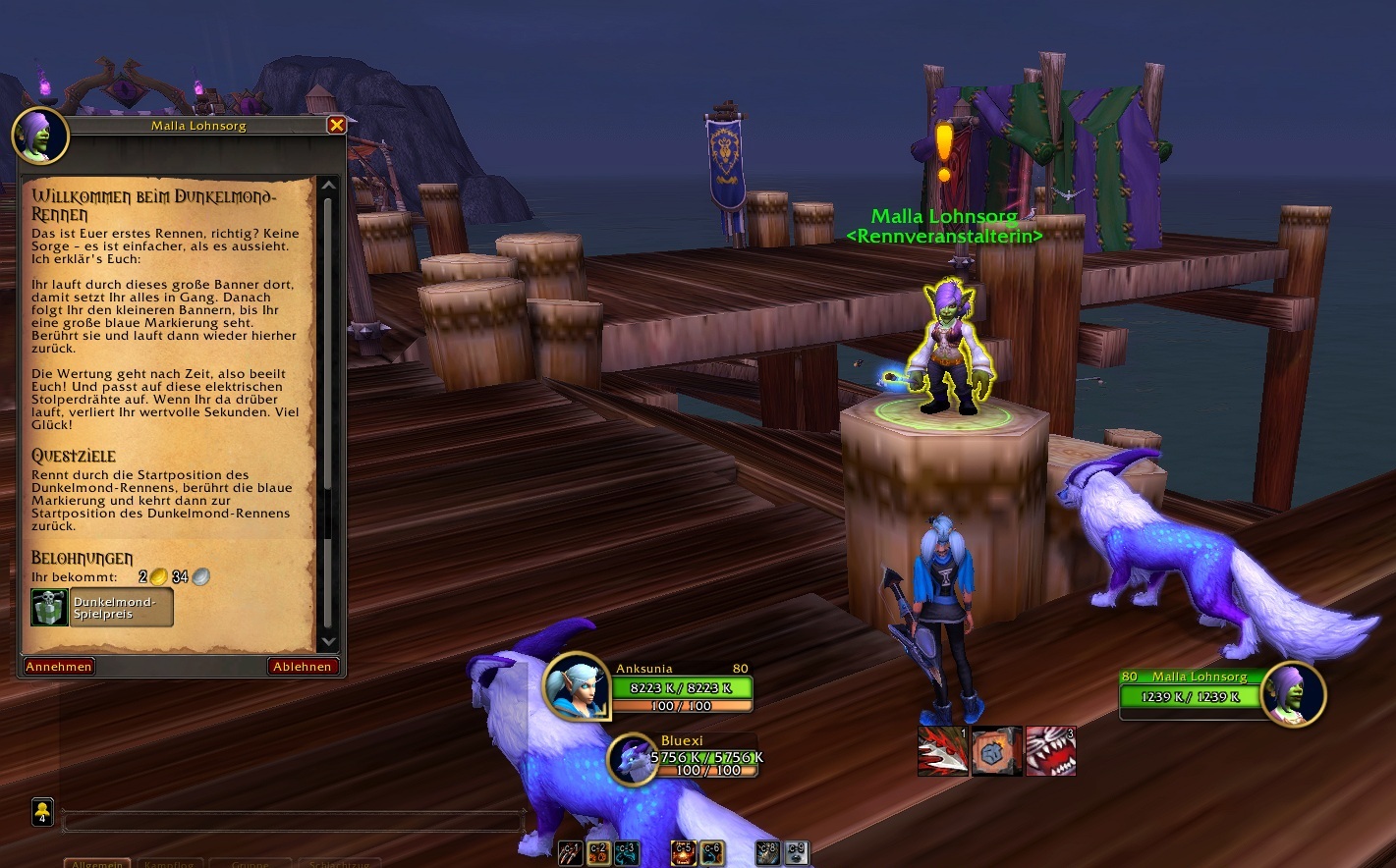
Task: Close the Malla Lohnsorg quest window
Action: pyautogui.click(x=336, y=125)
